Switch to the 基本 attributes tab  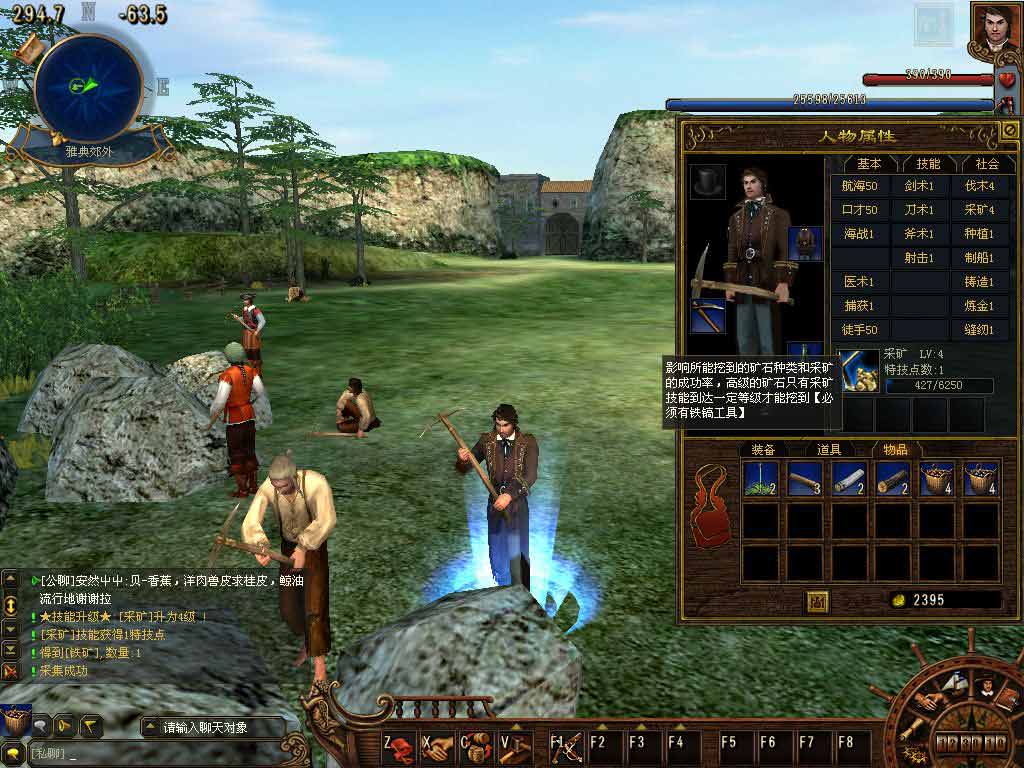(869, 163)
